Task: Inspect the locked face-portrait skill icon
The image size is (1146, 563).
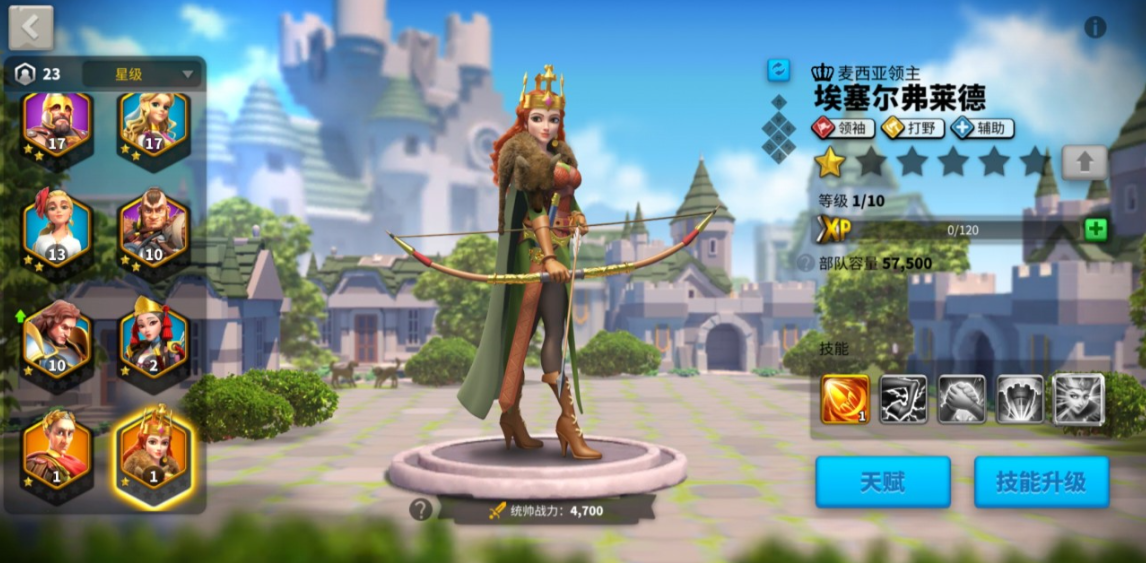Action: [1079, 399]
